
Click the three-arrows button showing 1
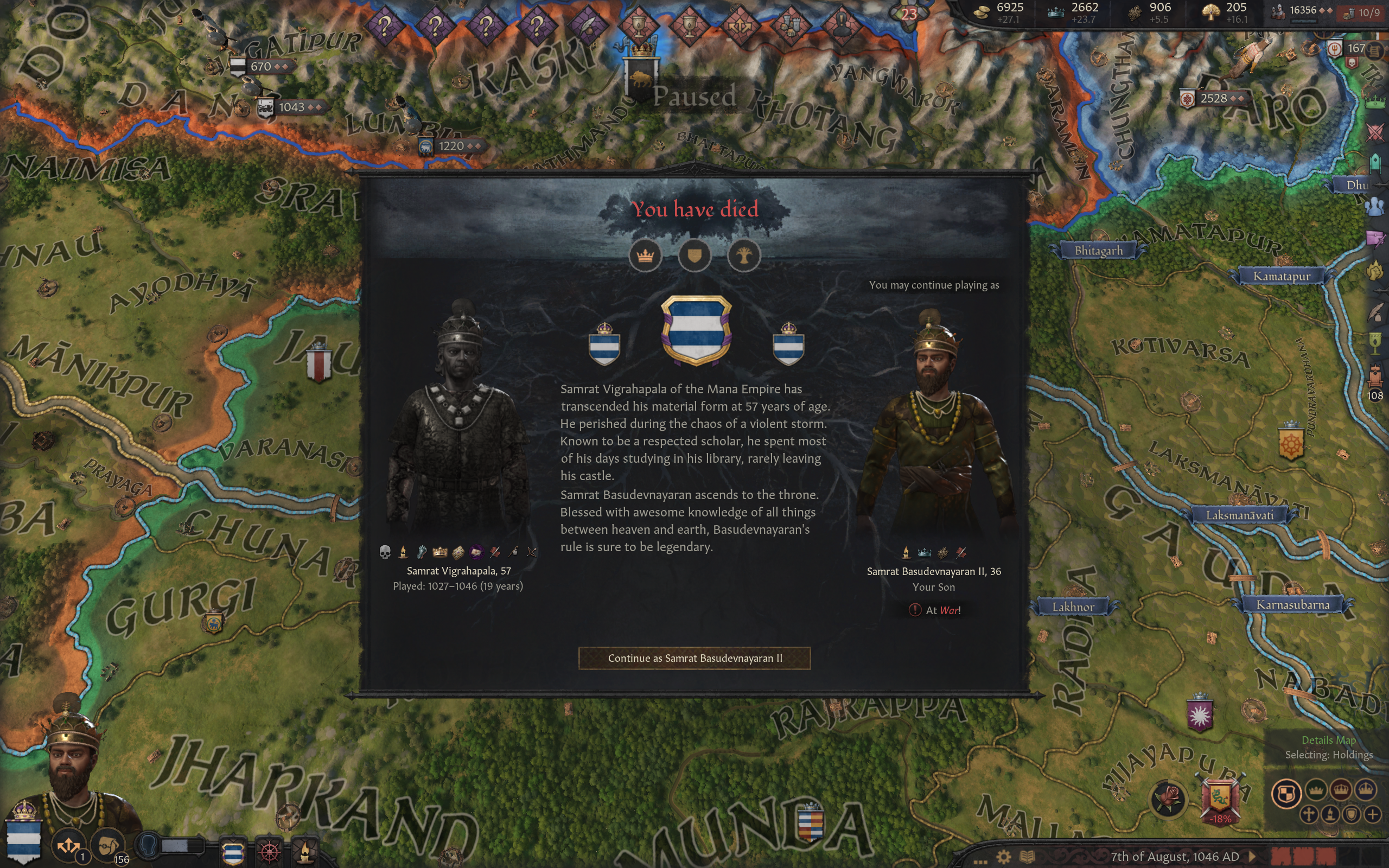click(68, 845)
